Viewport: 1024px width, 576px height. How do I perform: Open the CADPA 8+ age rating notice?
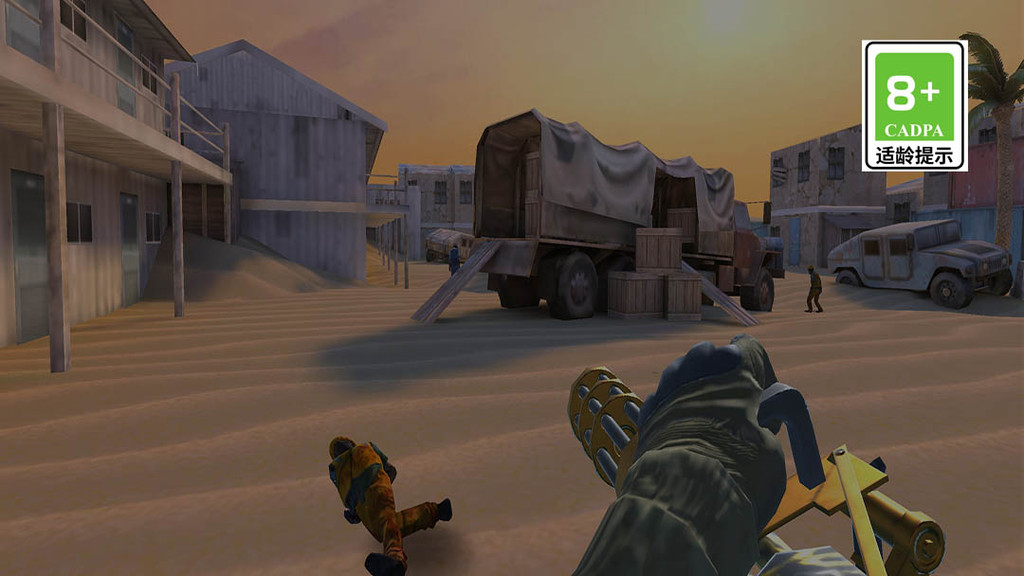(914, 105)
